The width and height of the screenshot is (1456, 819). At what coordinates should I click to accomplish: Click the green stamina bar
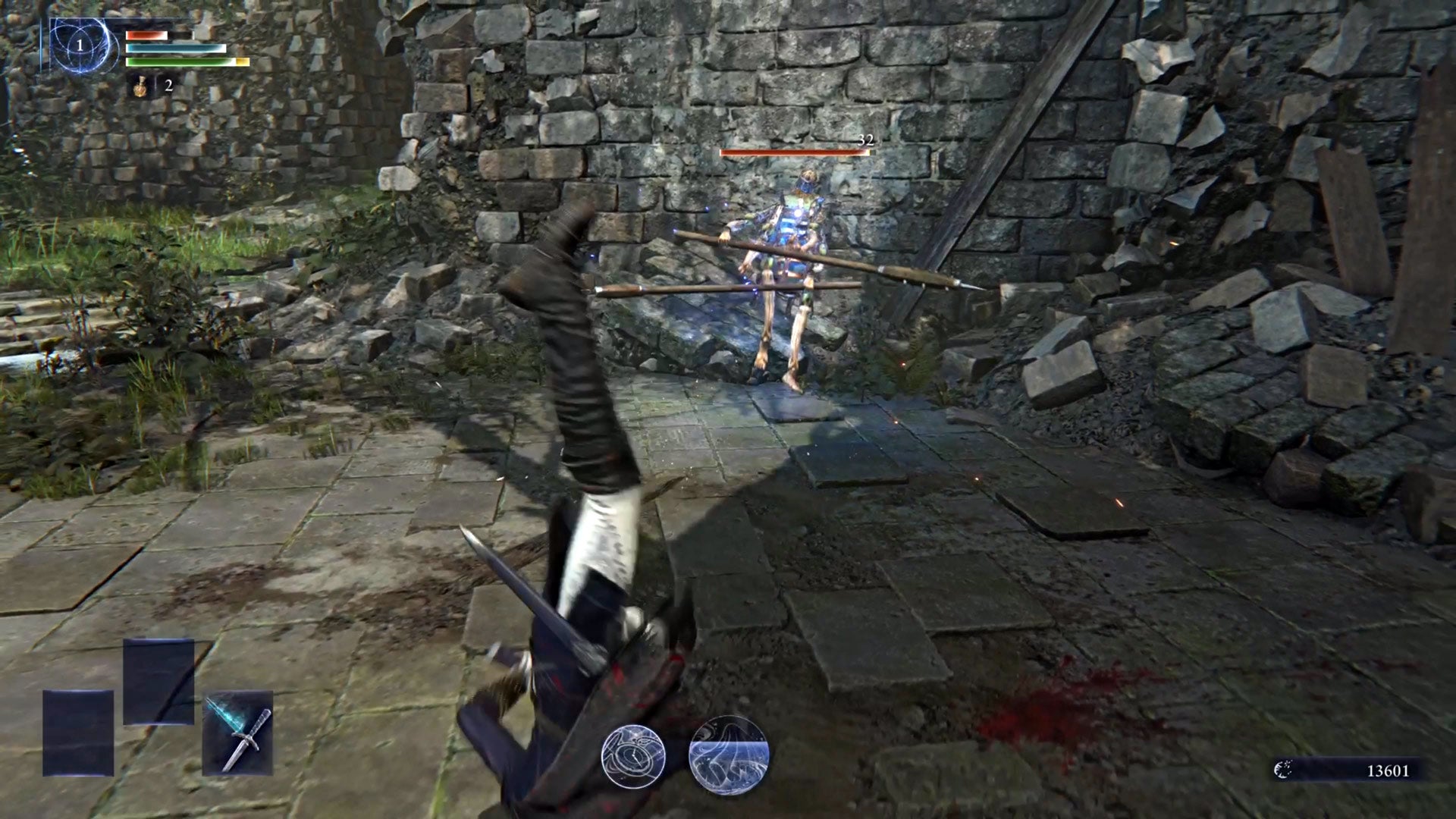(174, 61)
